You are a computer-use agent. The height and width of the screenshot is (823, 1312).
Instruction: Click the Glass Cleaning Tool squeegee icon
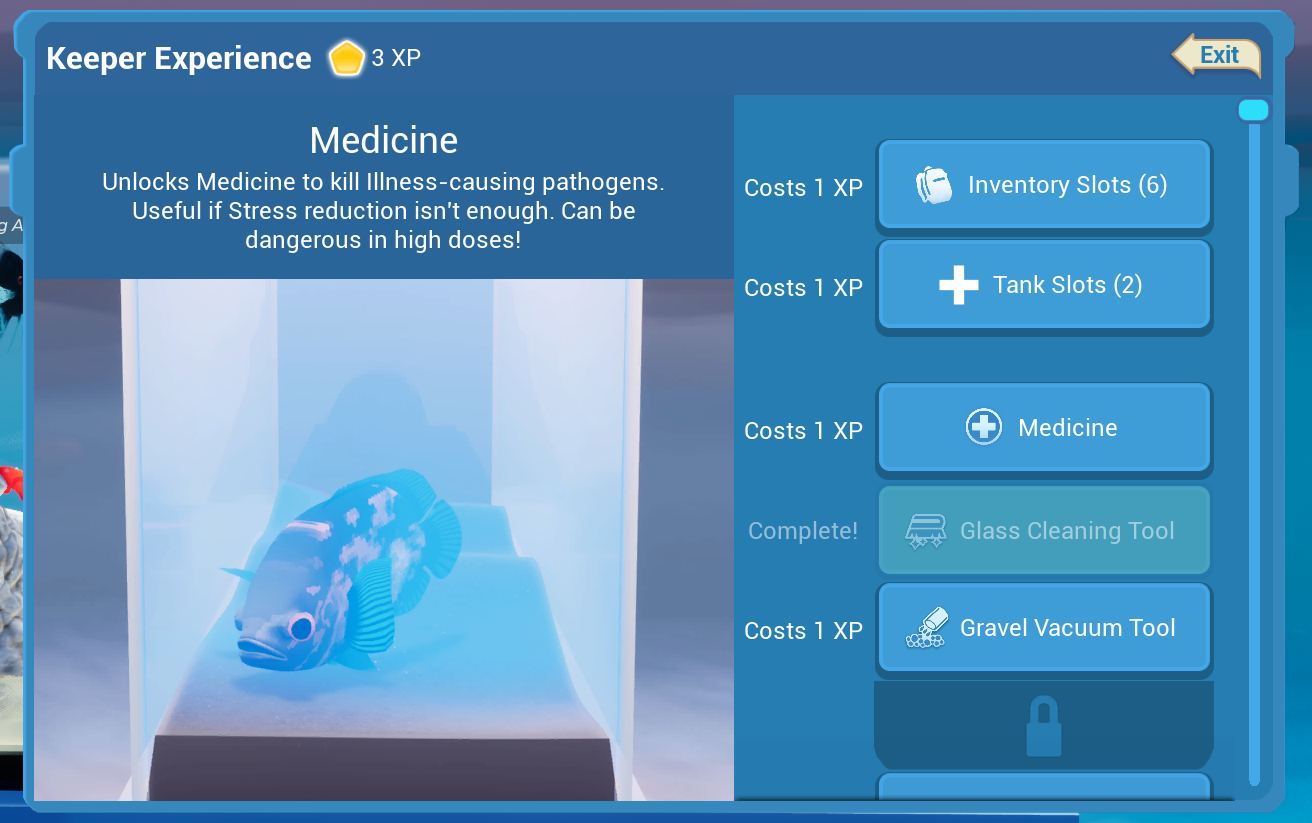(926, 530)
